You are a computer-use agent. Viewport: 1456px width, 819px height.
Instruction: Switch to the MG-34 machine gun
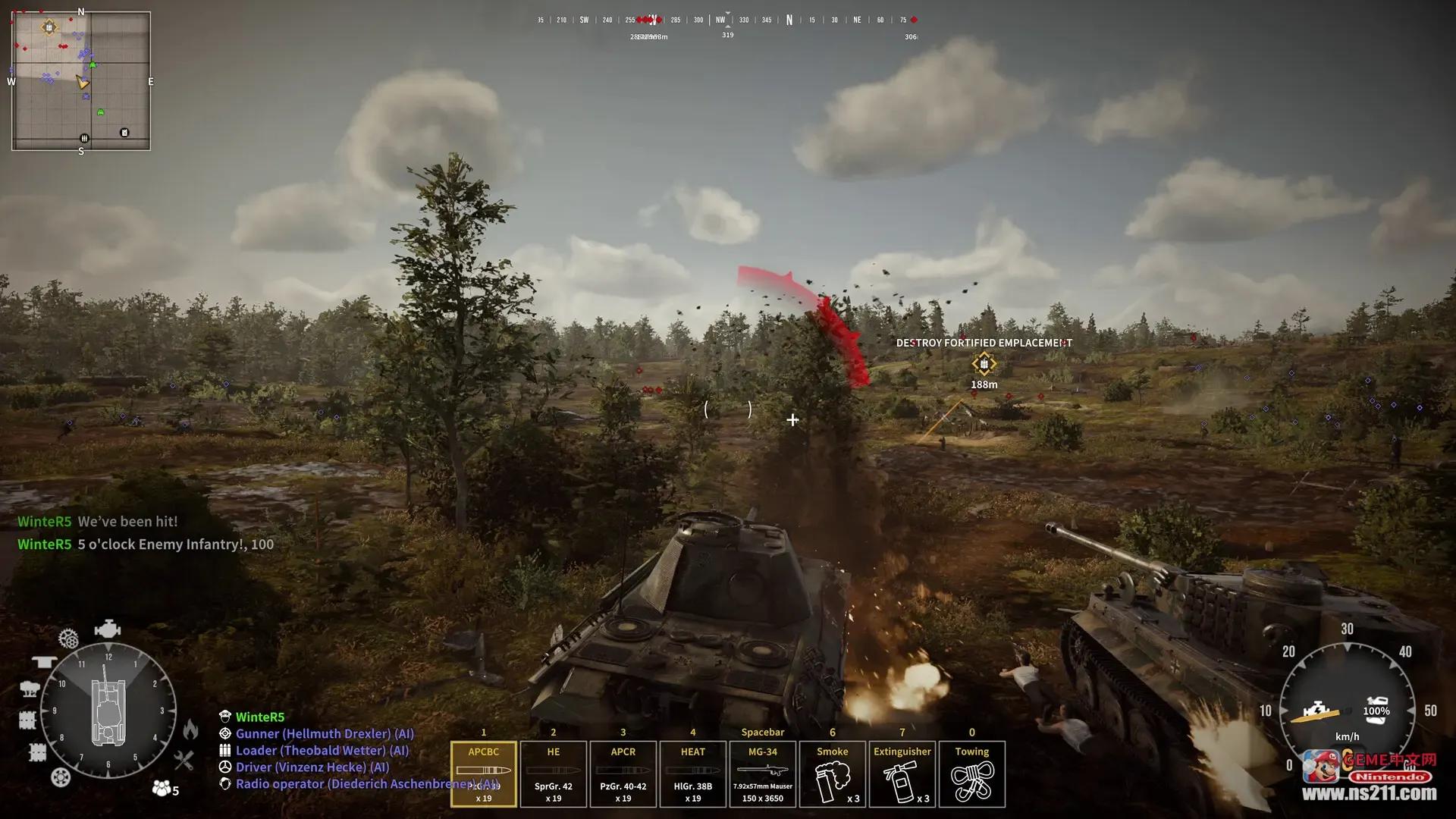[762, 773]
